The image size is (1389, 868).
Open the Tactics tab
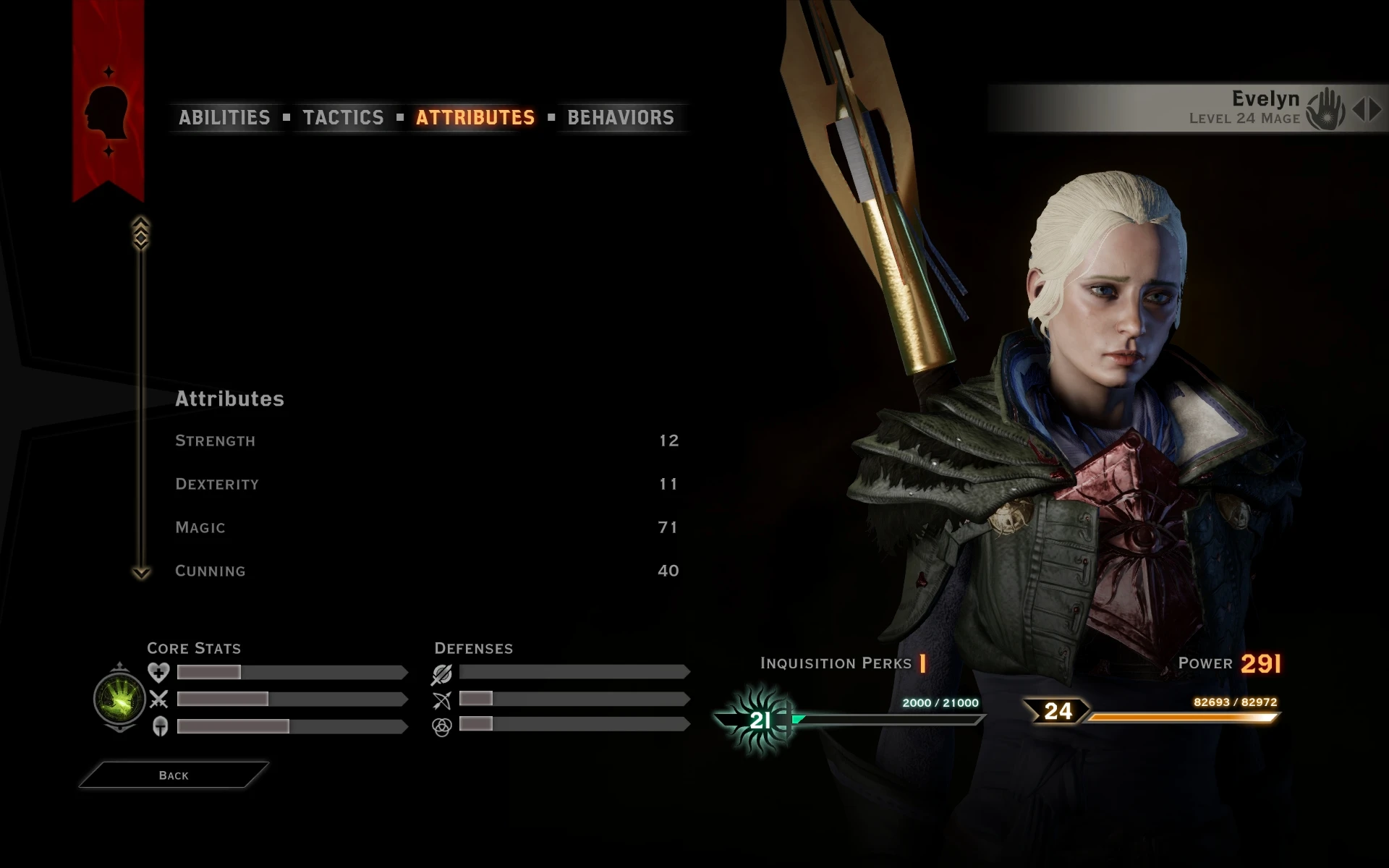(344, 117)
